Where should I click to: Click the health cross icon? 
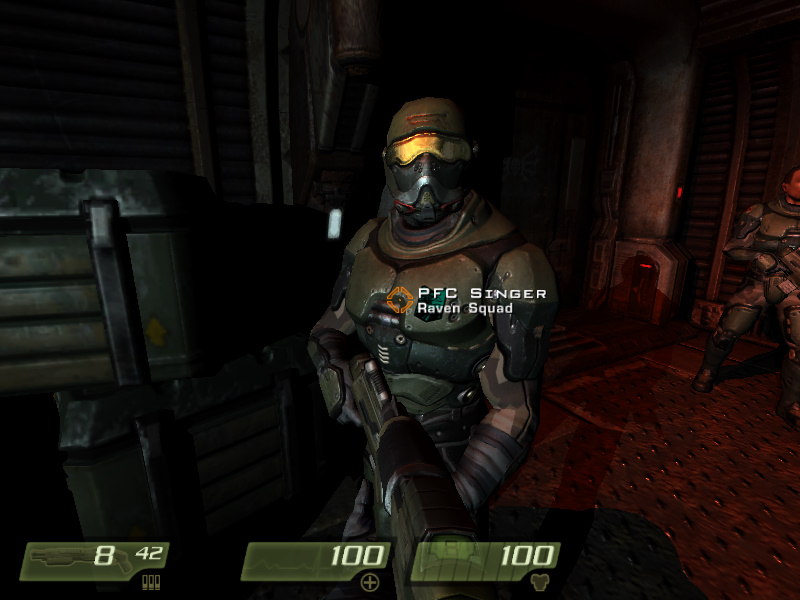click(371, 582)
